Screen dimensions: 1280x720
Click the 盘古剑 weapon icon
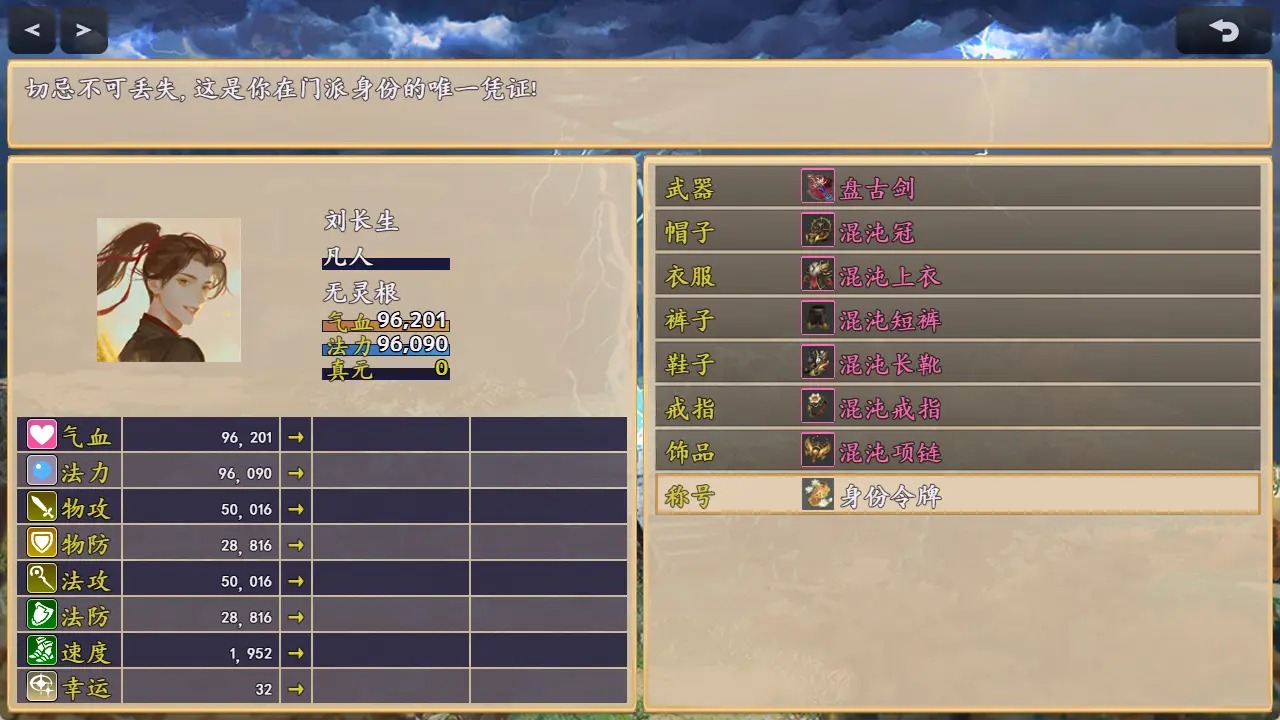coord(818,187)
